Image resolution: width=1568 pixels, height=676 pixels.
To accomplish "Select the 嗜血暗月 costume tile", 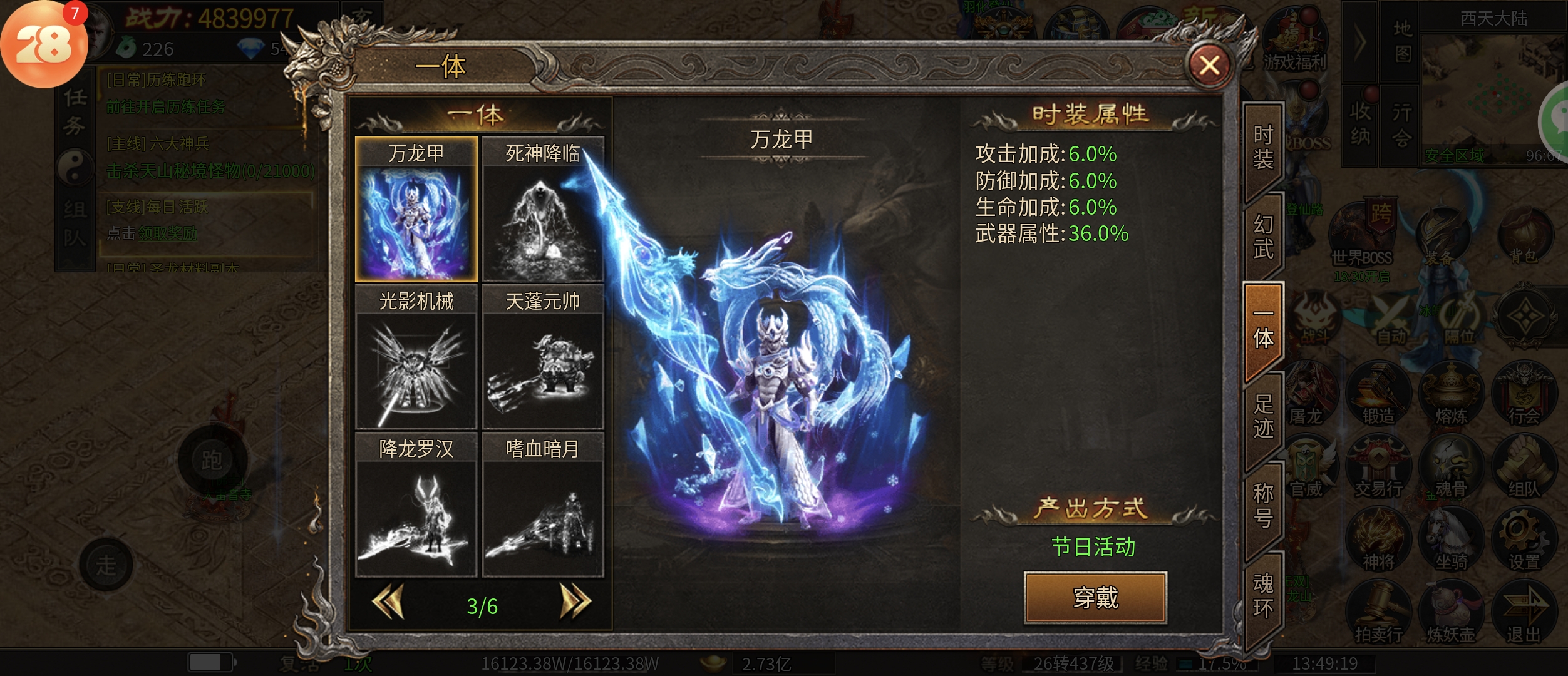I will (x=542, y=504).
